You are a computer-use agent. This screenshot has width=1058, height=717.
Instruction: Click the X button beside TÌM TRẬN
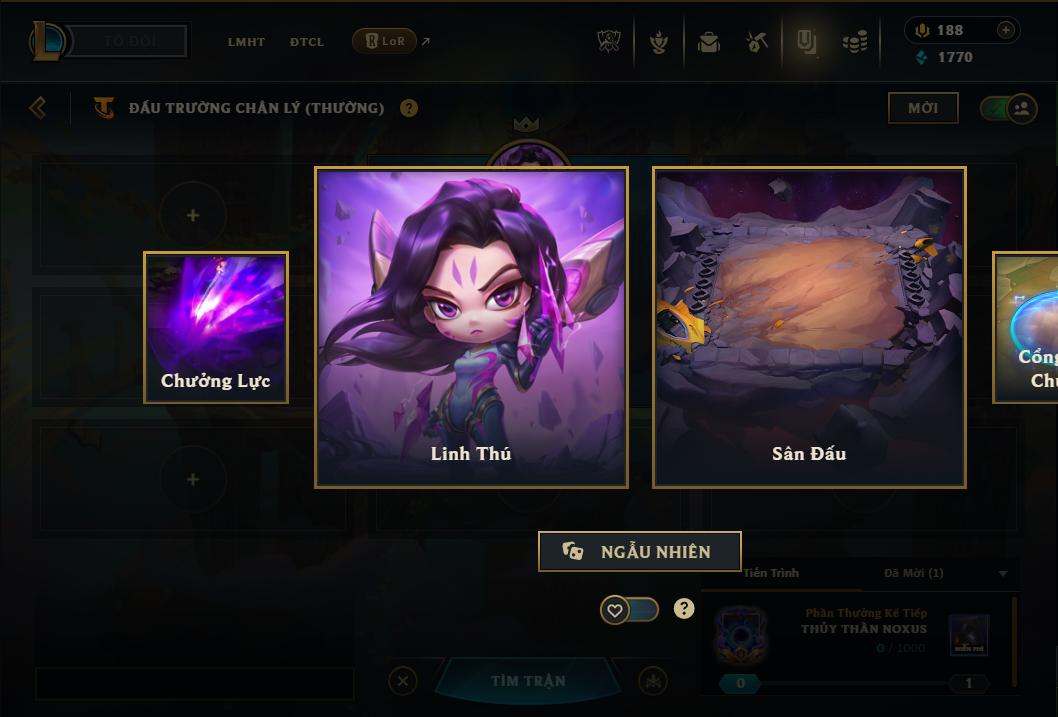point(403,681)
